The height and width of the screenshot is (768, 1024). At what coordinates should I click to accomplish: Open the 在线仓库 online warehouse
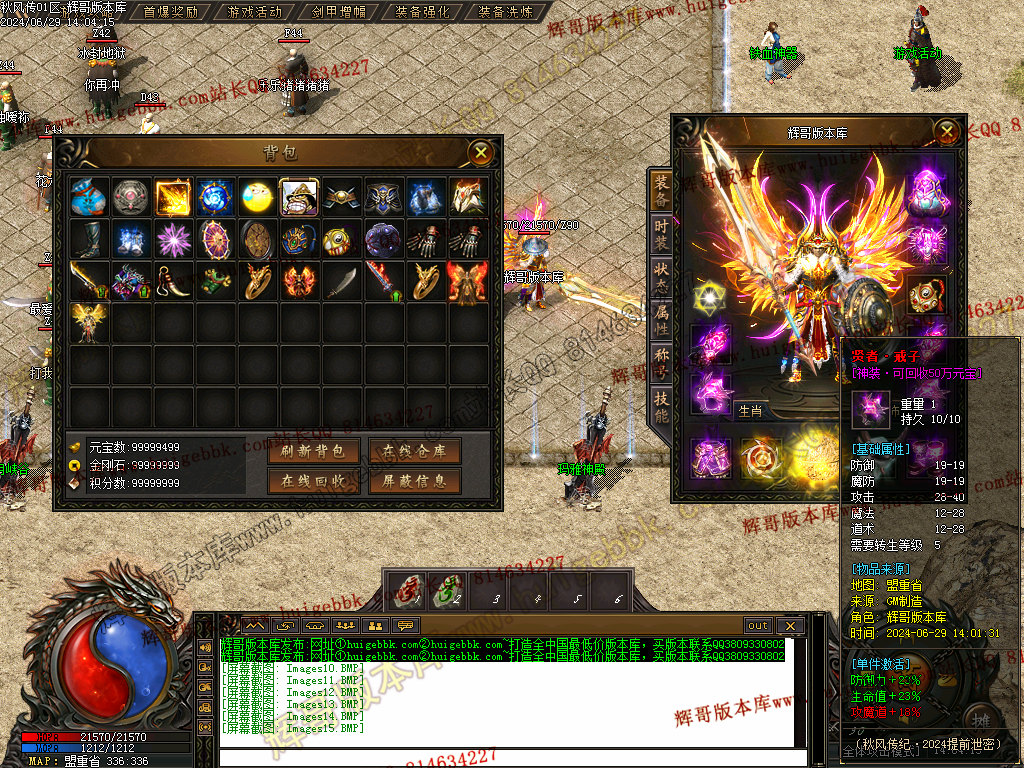pyautogui.click(x=414, y=451)
